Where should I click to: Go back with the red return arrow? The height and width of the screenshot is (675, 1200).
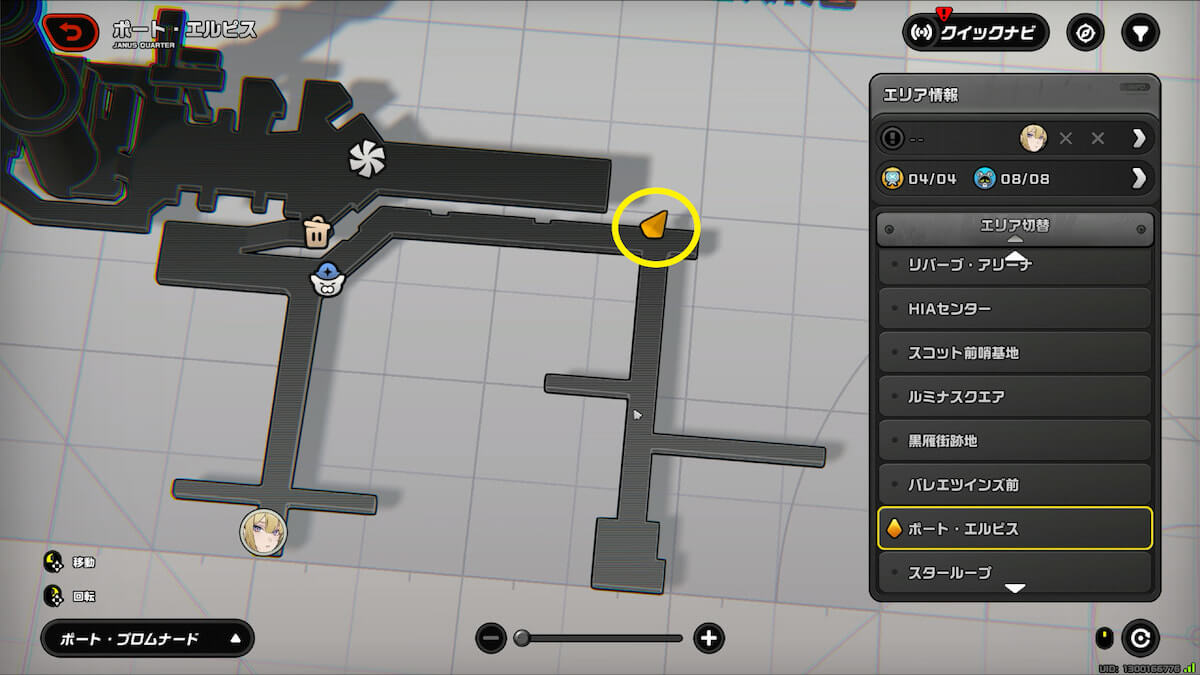click(x=70, y=34)
